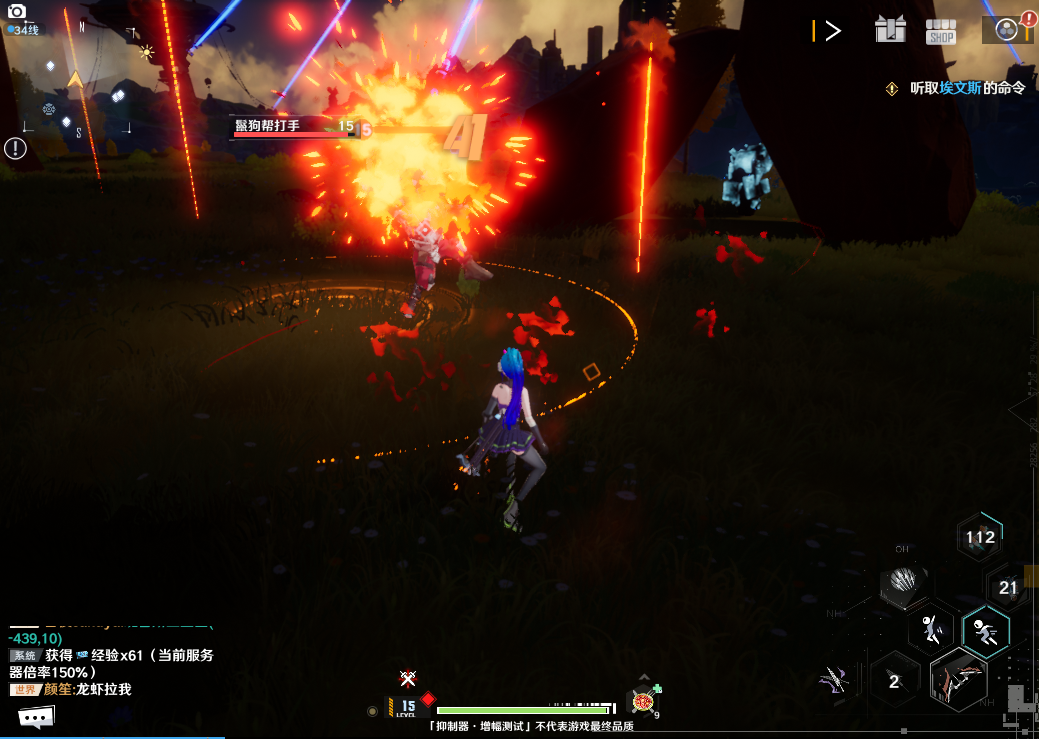The height and width of the screenshot is (739, 1039).
Task: Use the arrow skill showing 2
Action: tap(894, 682)
